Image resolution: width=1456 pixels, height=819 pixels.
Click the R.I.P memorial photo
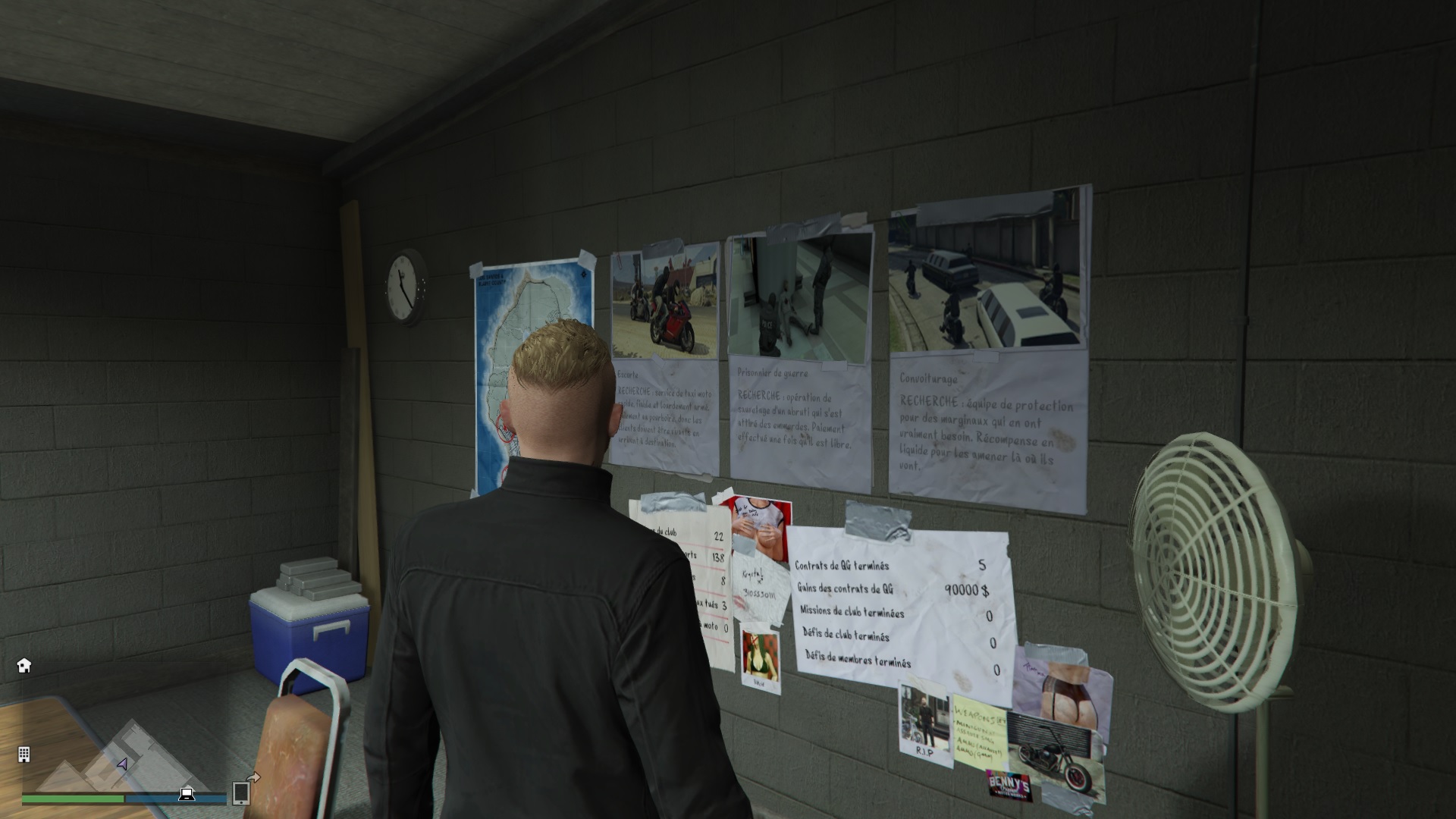923,720
